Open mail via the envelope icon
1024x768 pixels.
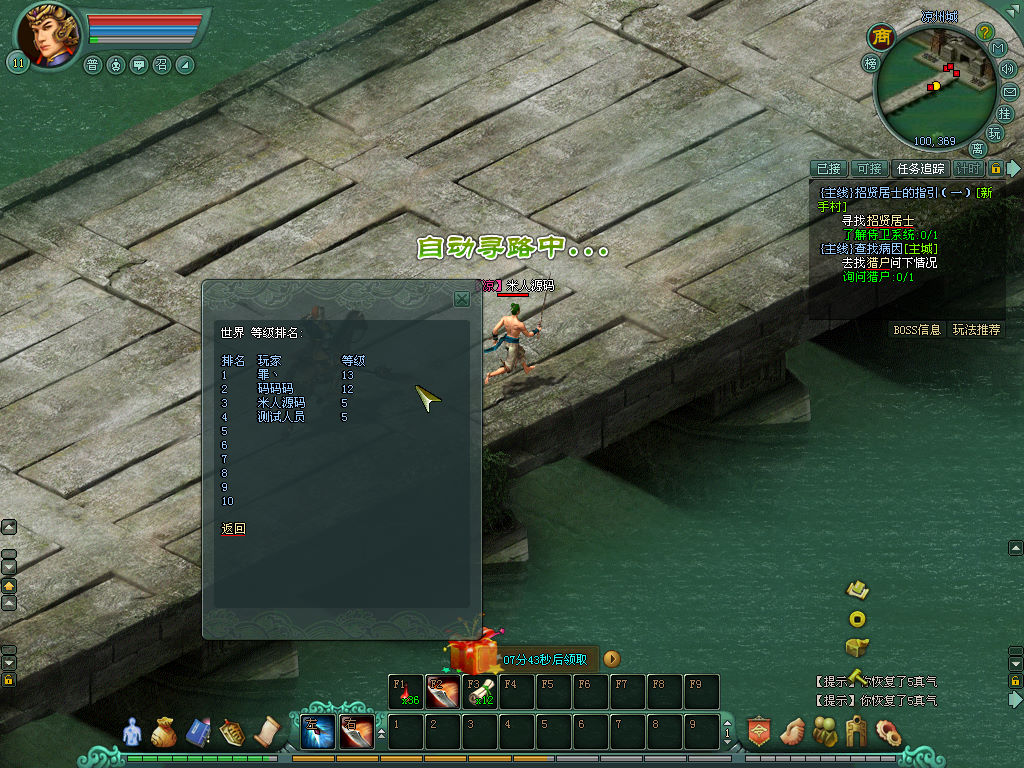click(1008, 92)
